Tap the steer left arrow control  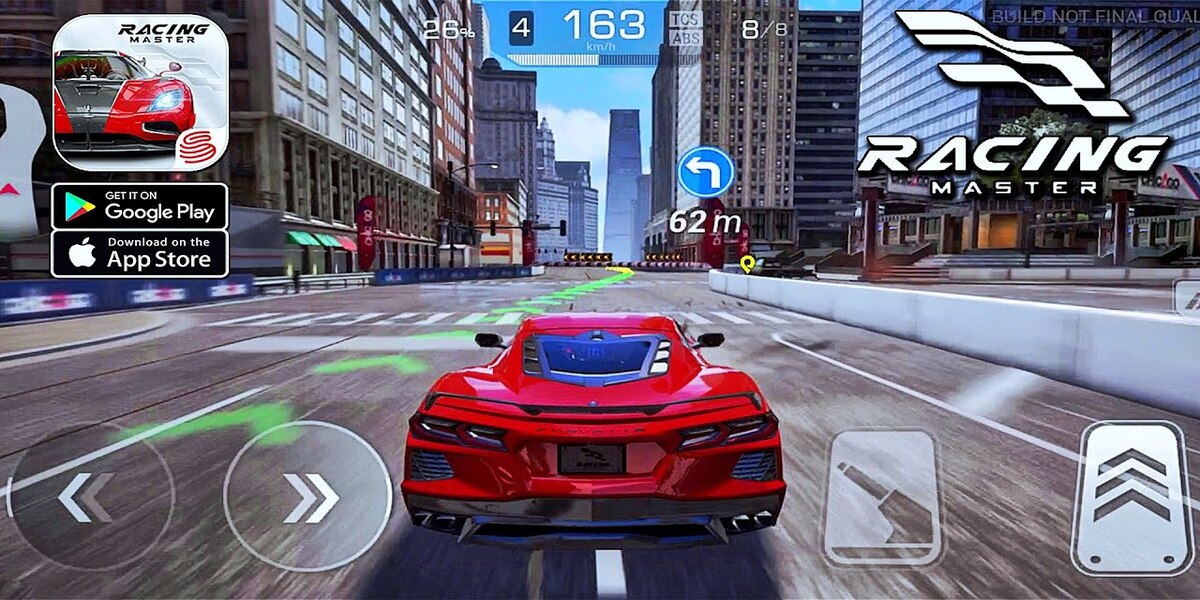(88, 497)
